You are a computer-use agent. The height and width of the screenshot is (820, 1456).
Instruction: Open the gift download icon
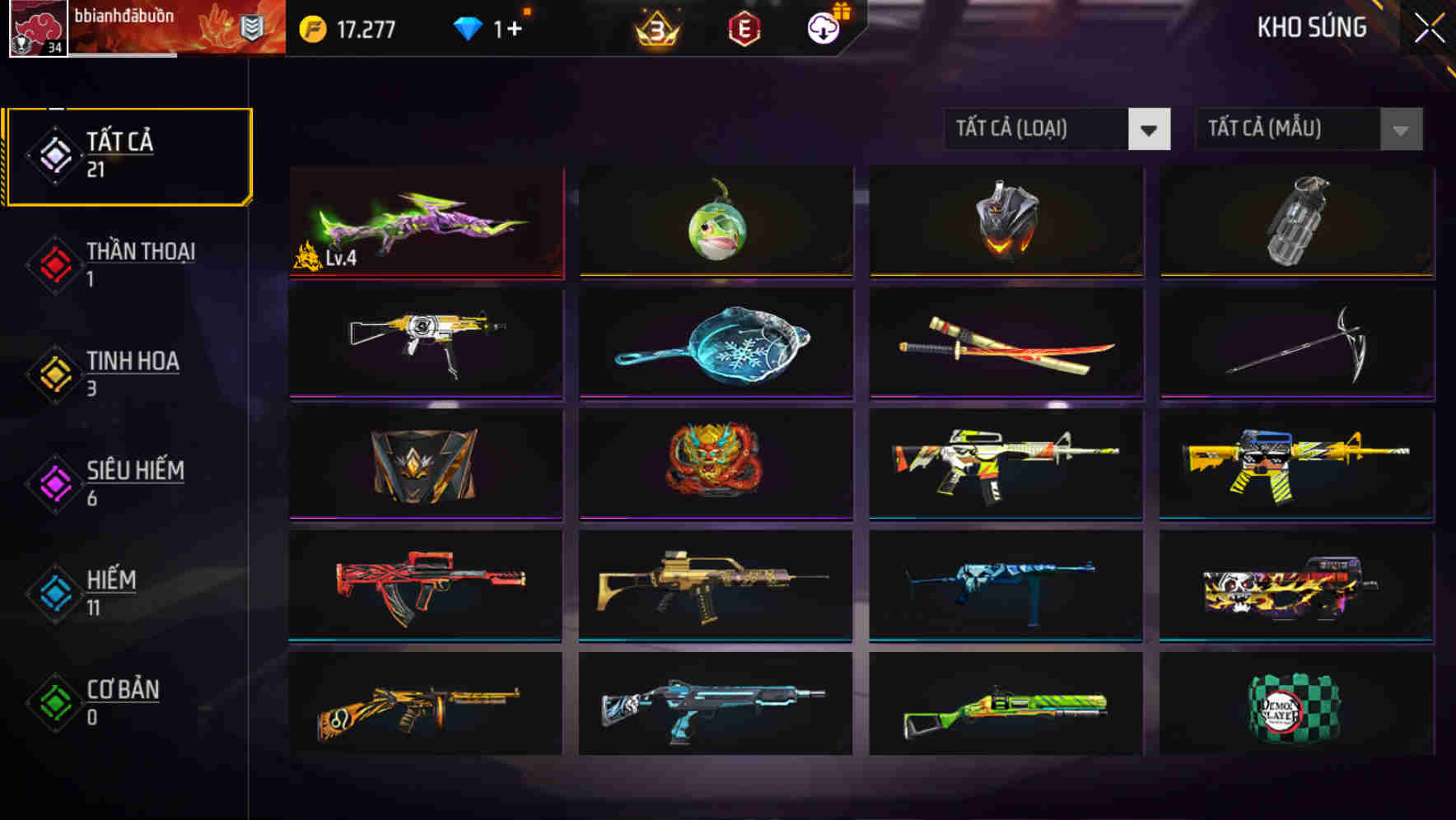[823, 27]
